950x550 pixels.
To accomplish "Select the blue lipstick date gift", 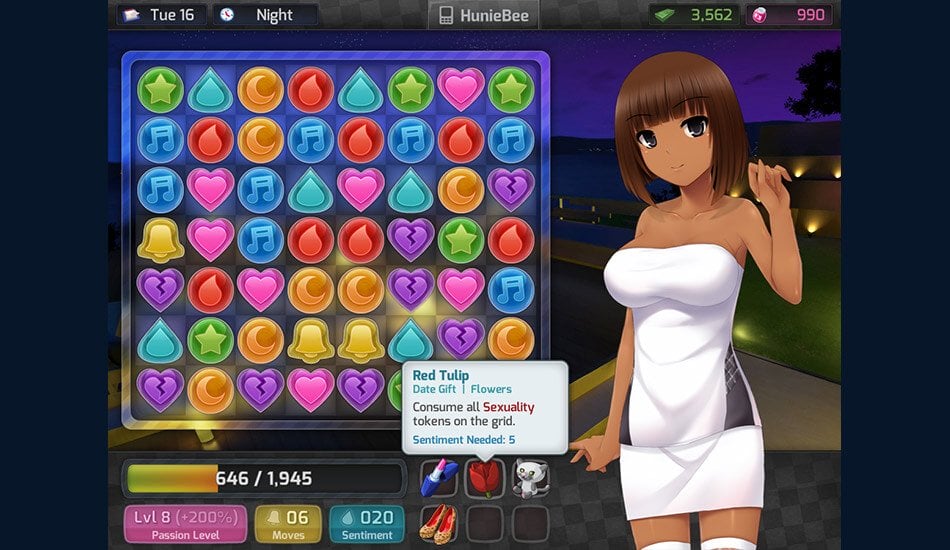I will tap(440, 477).
